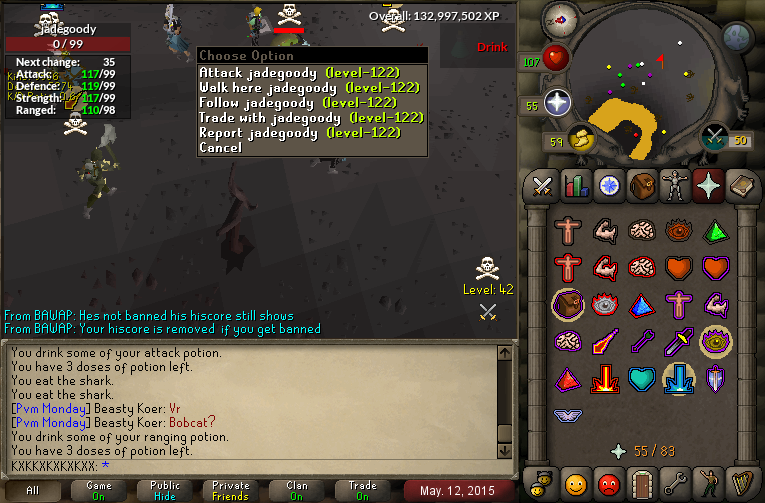Cancel the Choose Option menu
This screenshot has width=765, height=503.
(220, 148)
